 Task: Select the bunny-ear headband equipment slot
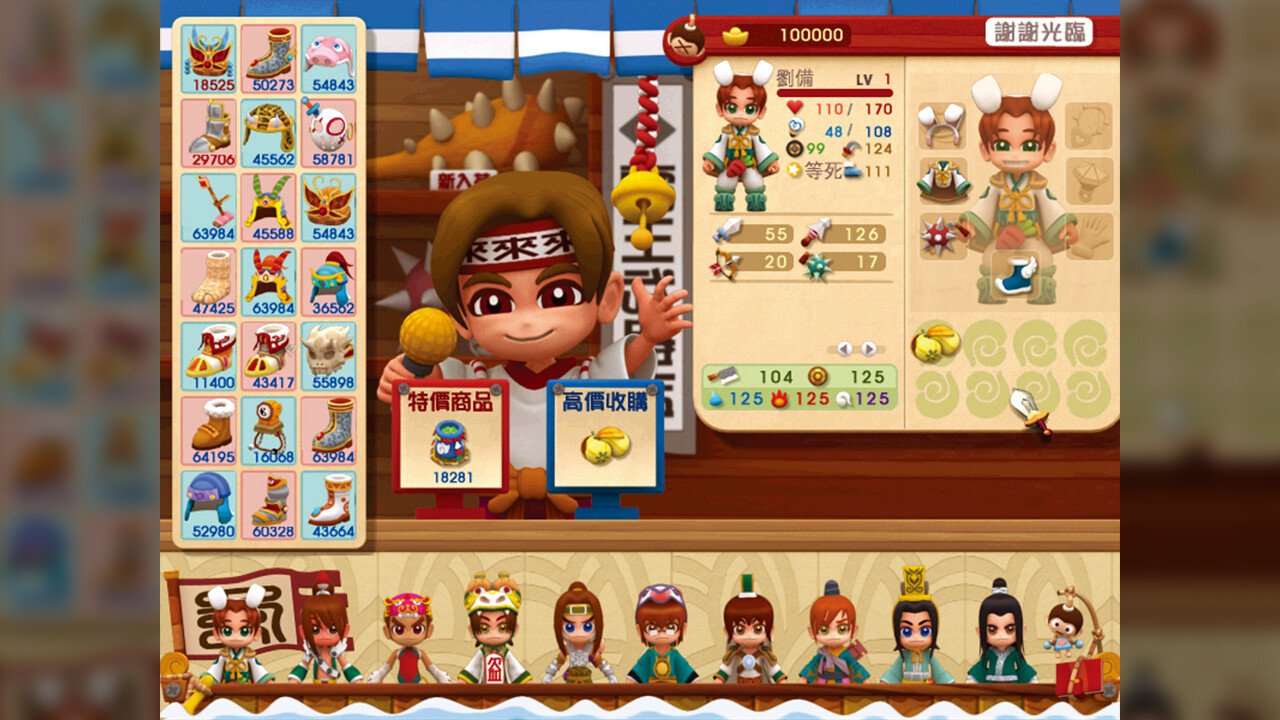941,125
